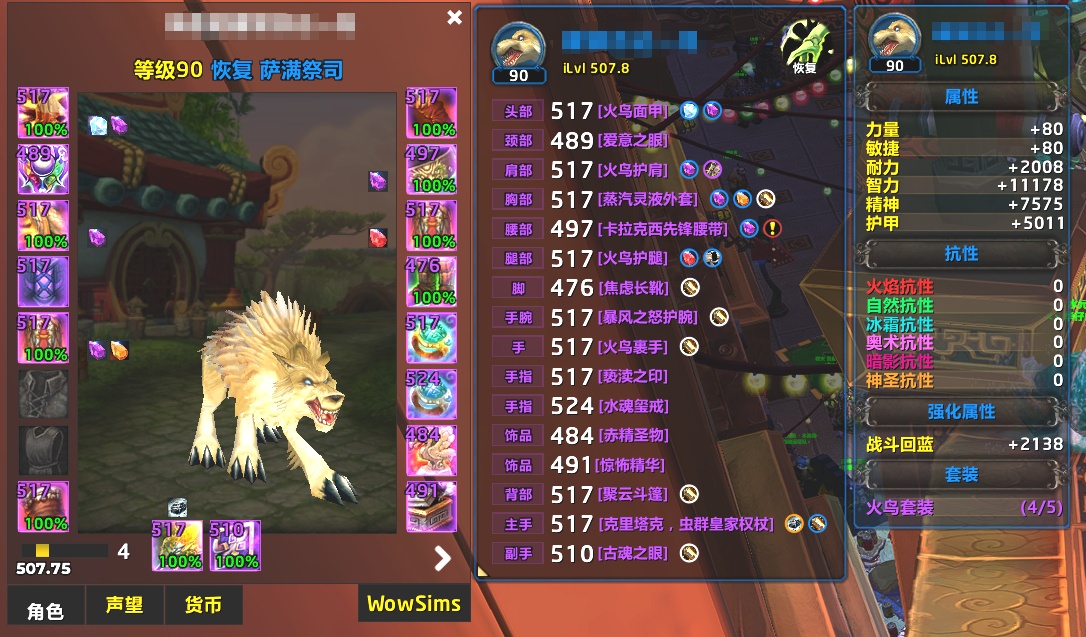Open the 货币 currency tab
Image resolution: width=1086 pixels, height=637 pixels.
click(x=203, y=605)
